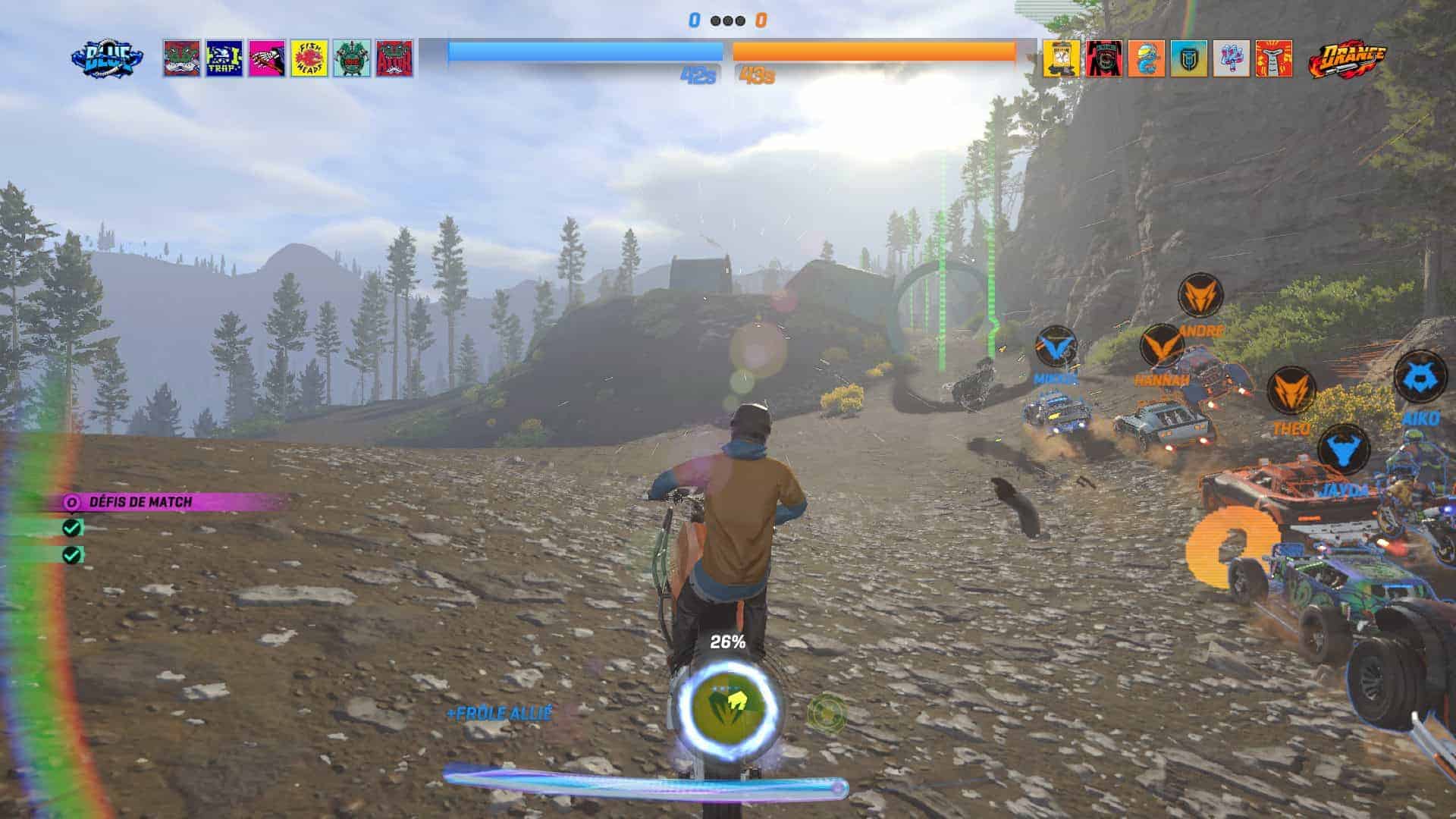Image resolution: width=1456 pixels, height=819 pixels.
Task: Click Mikkel's blue player marker
Action: coord(1056,347)
